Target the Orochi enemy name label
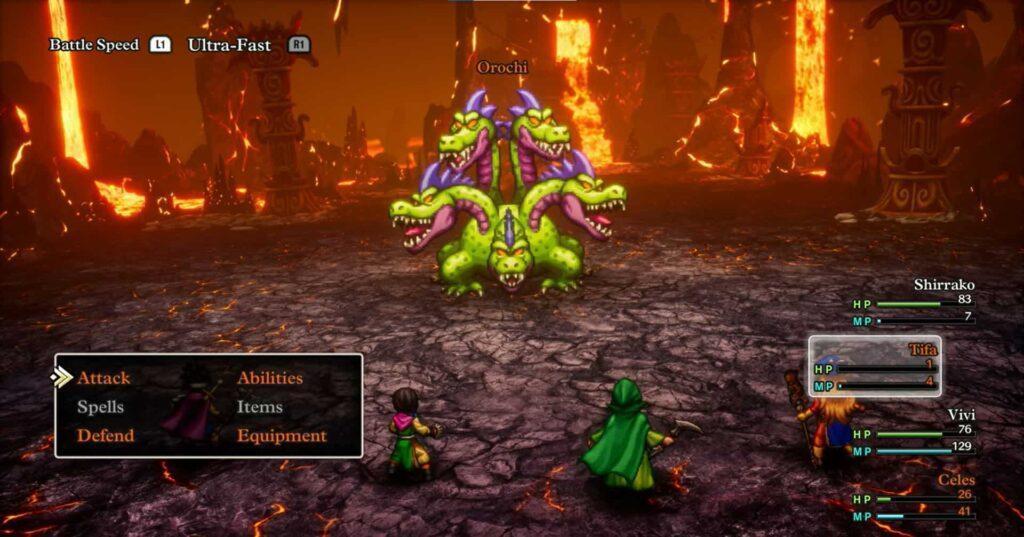Image resolution: width=1024 pixels, height=537 pixels. click(501, 67)
